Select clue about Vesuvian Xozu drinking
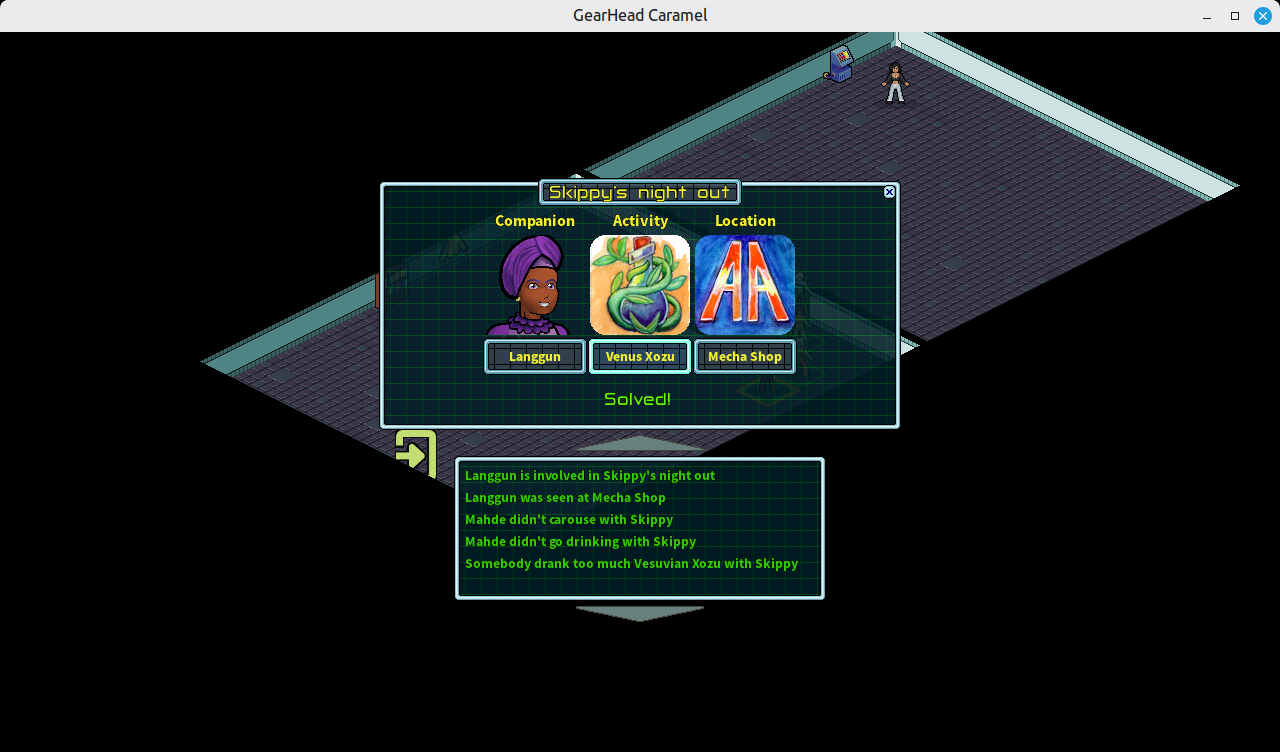The width and height of the screenshot is (1280, 752). pyautogui.click(x=631, y=564)
